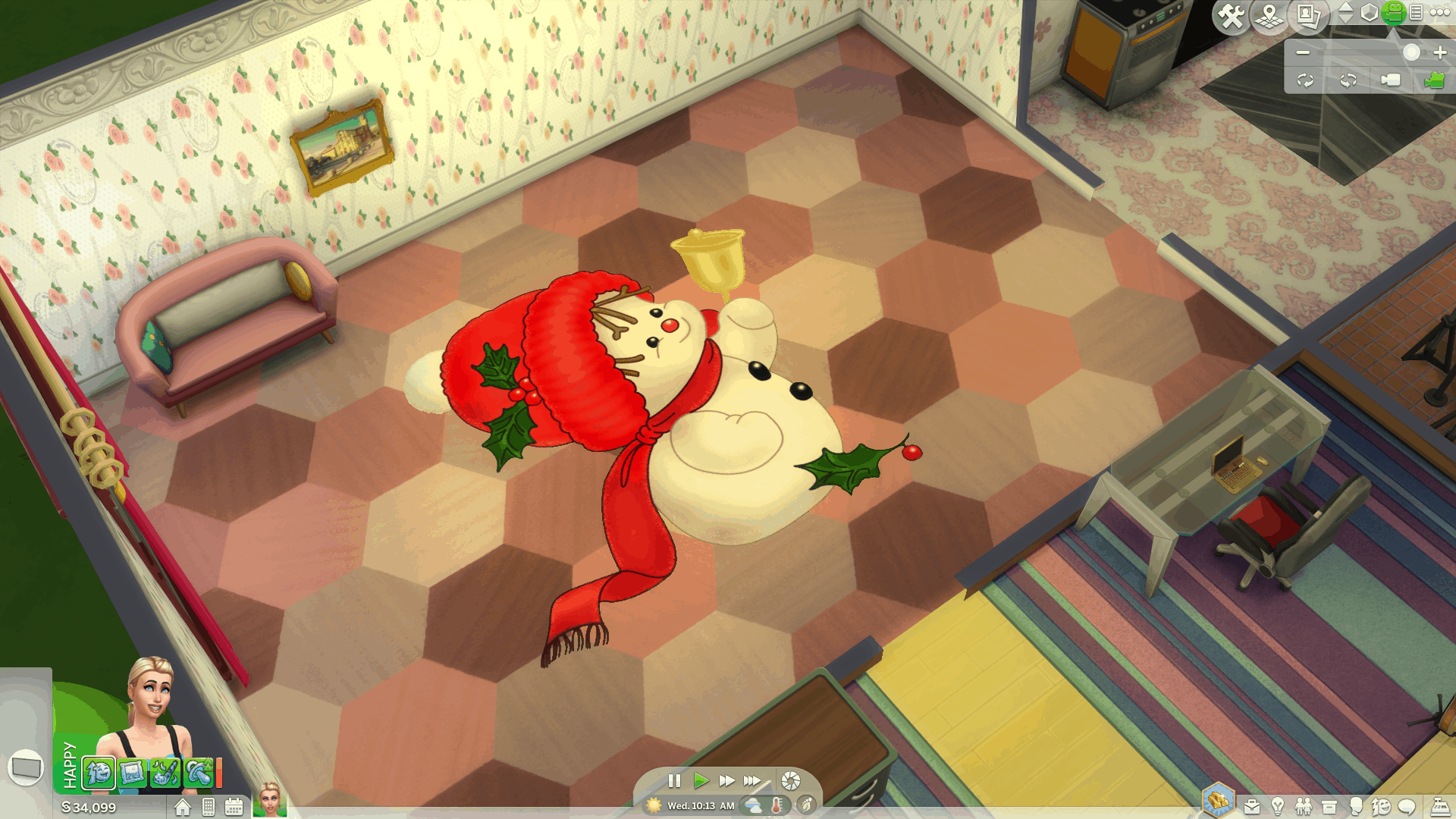Open the Gallery photos icon
Screen dimensions: 1456x819
click(1308, 15)
